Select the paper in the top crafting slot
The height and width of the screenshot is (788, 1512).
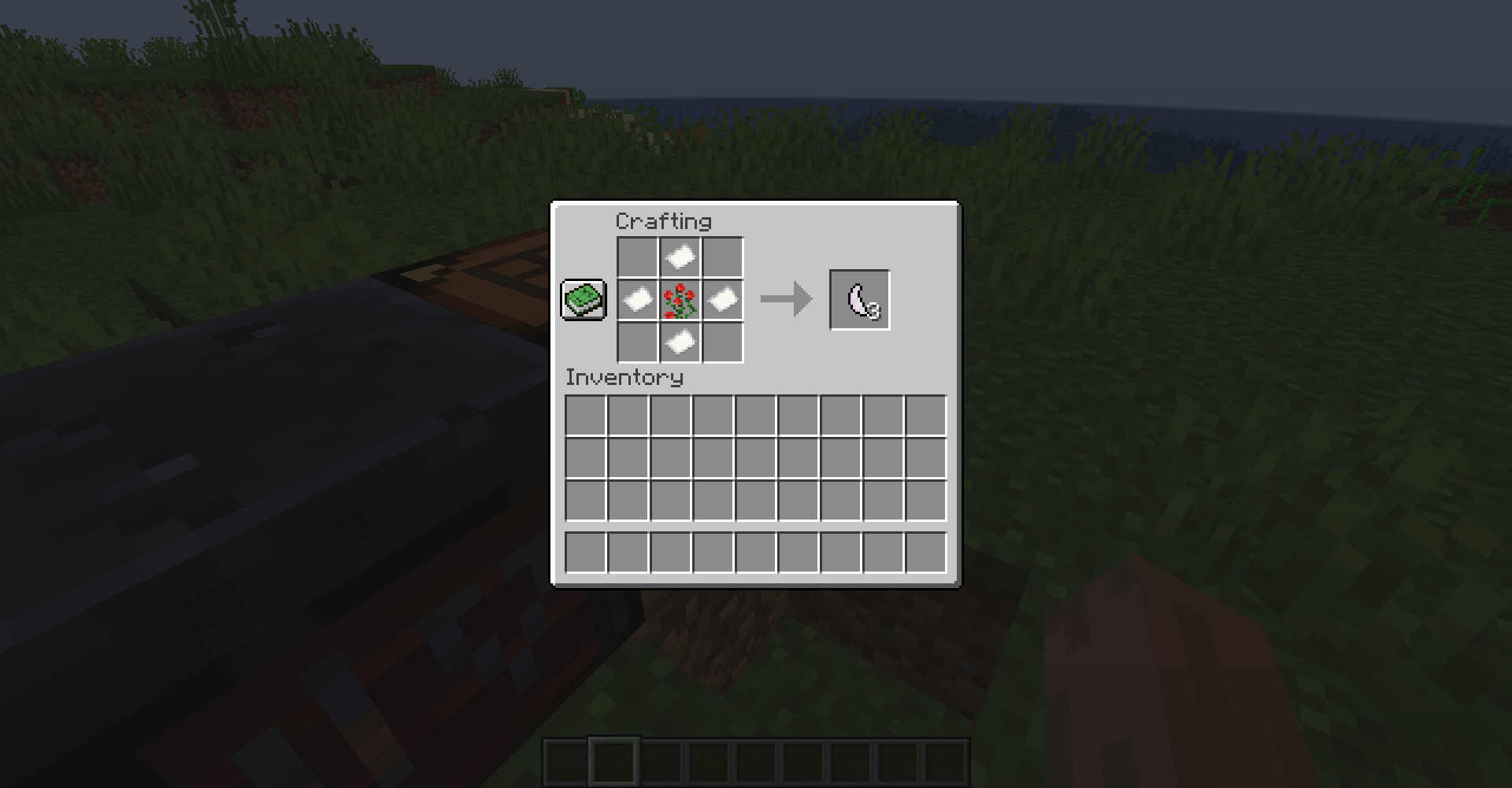coord(679,257)
